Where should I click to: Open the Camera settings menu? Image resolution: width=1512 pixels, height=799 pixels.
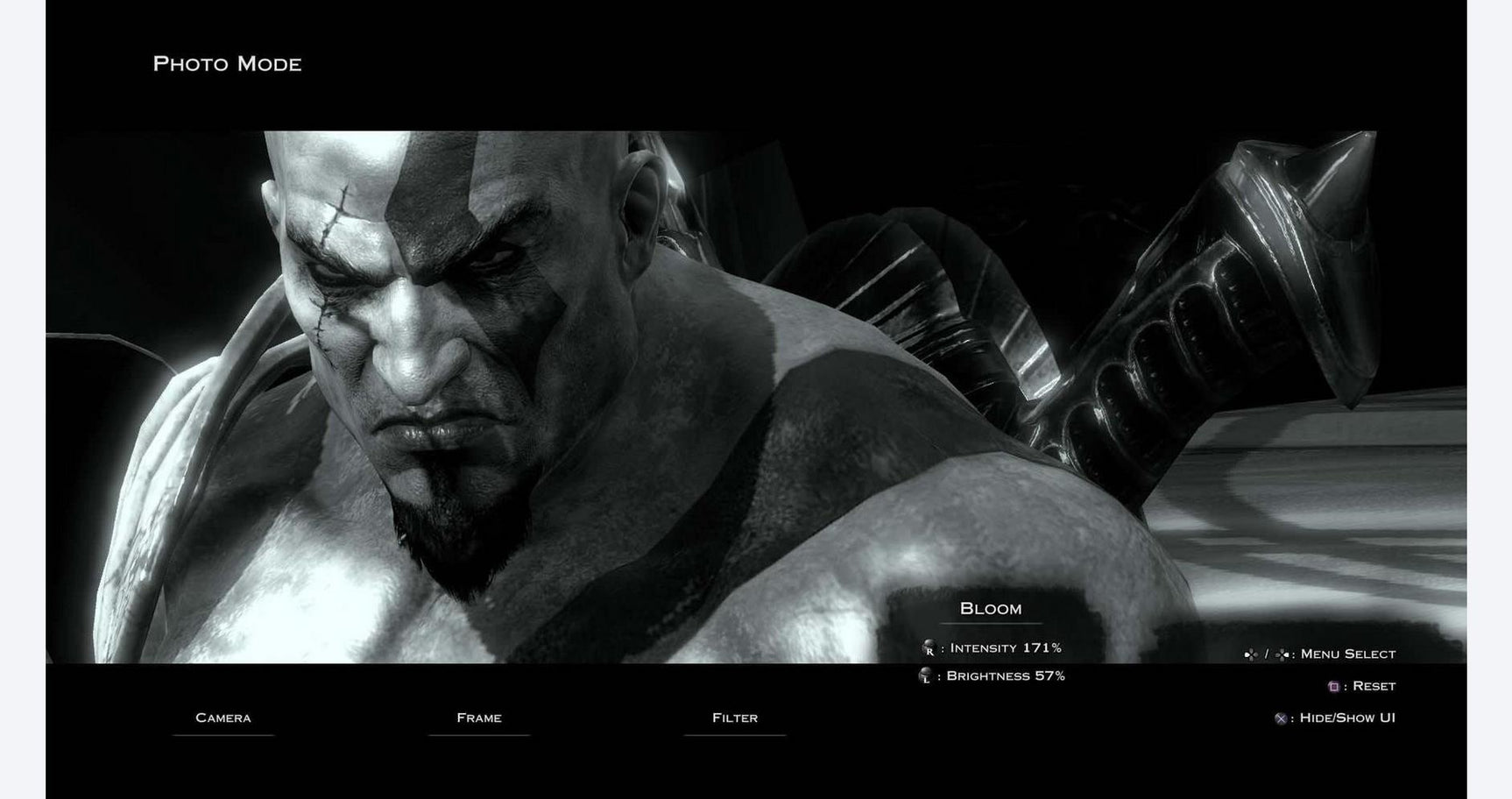224,718
